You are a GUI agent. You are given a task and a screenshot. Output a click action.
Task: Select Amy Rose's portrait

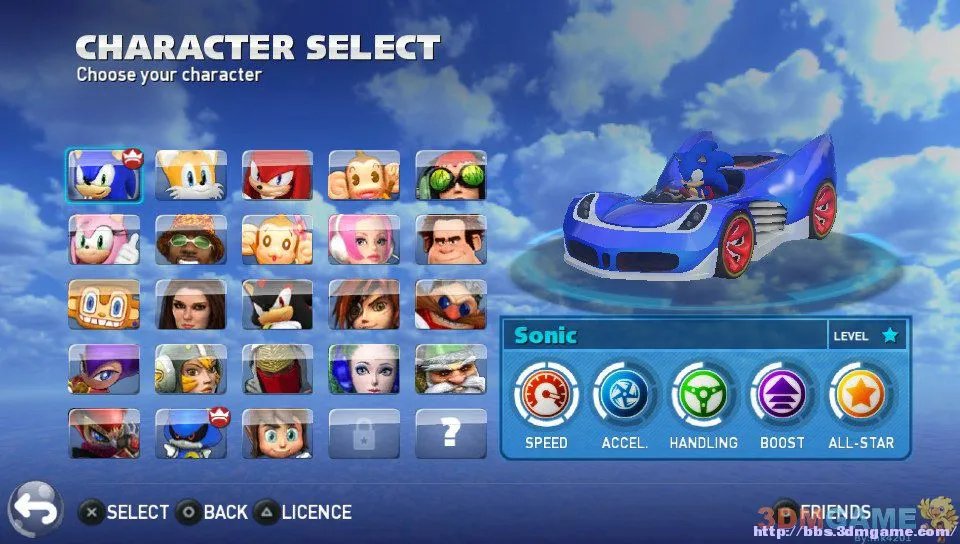[x=104, y=240]
